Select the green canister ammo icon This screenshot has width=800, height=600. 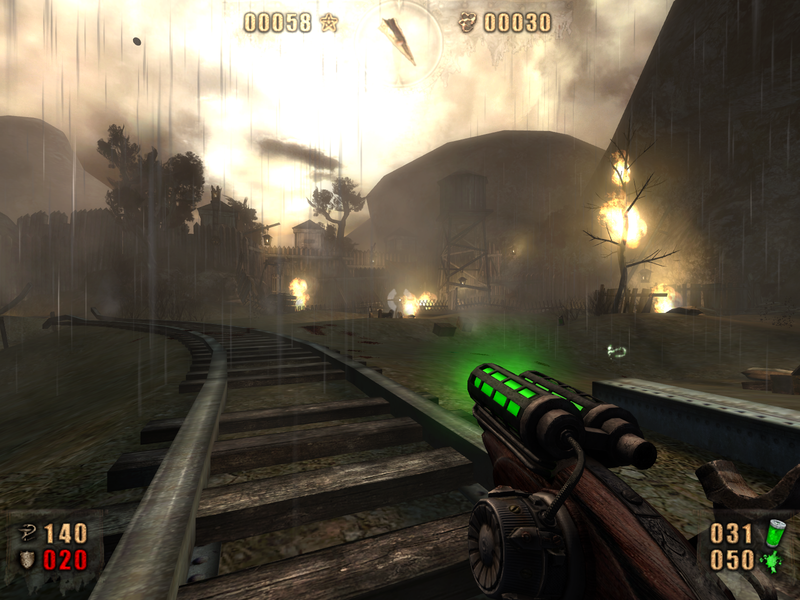(774, 532)
